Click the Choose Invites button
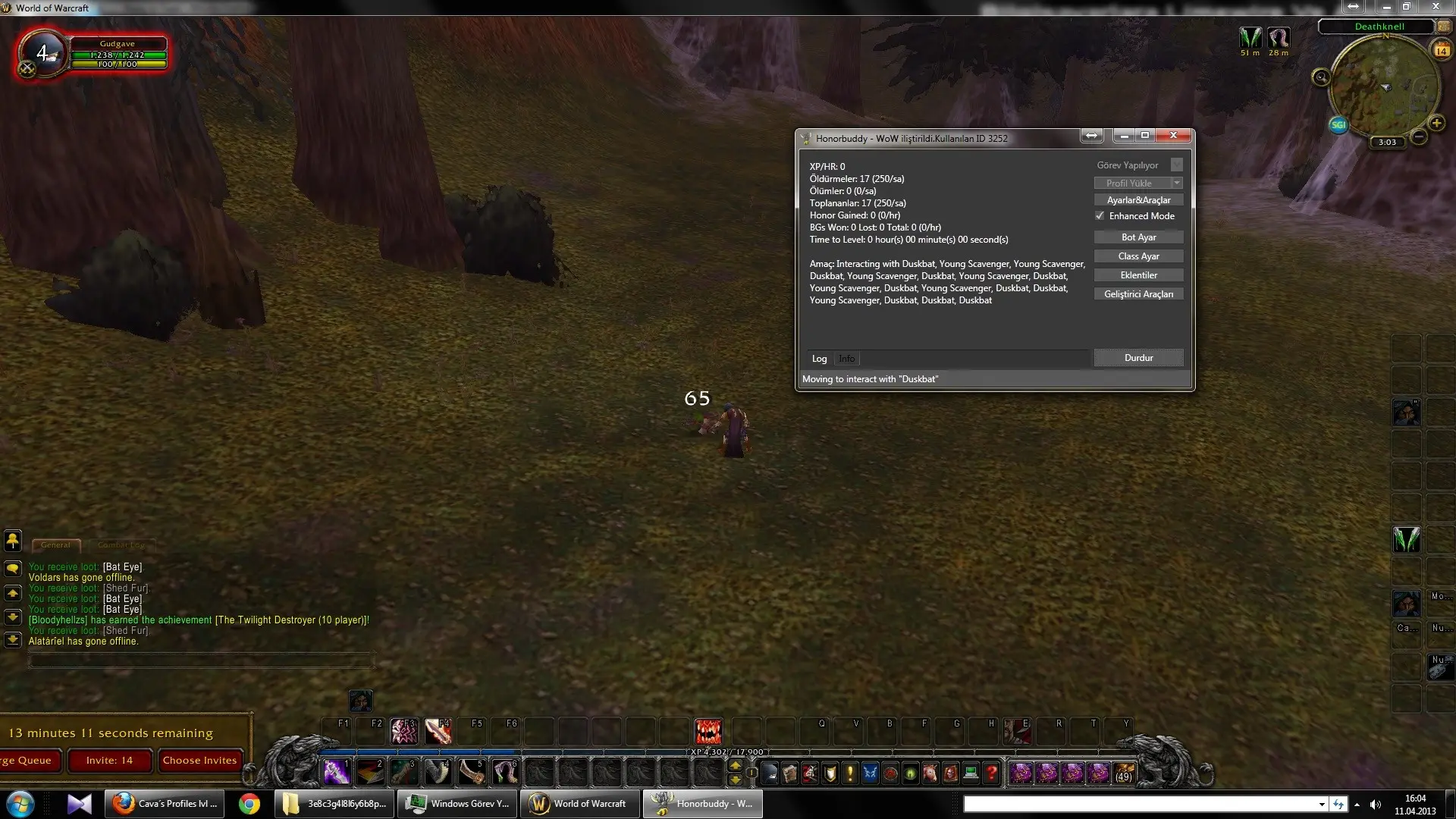Viewport: 1456px width, 819px height. [199, 761]
